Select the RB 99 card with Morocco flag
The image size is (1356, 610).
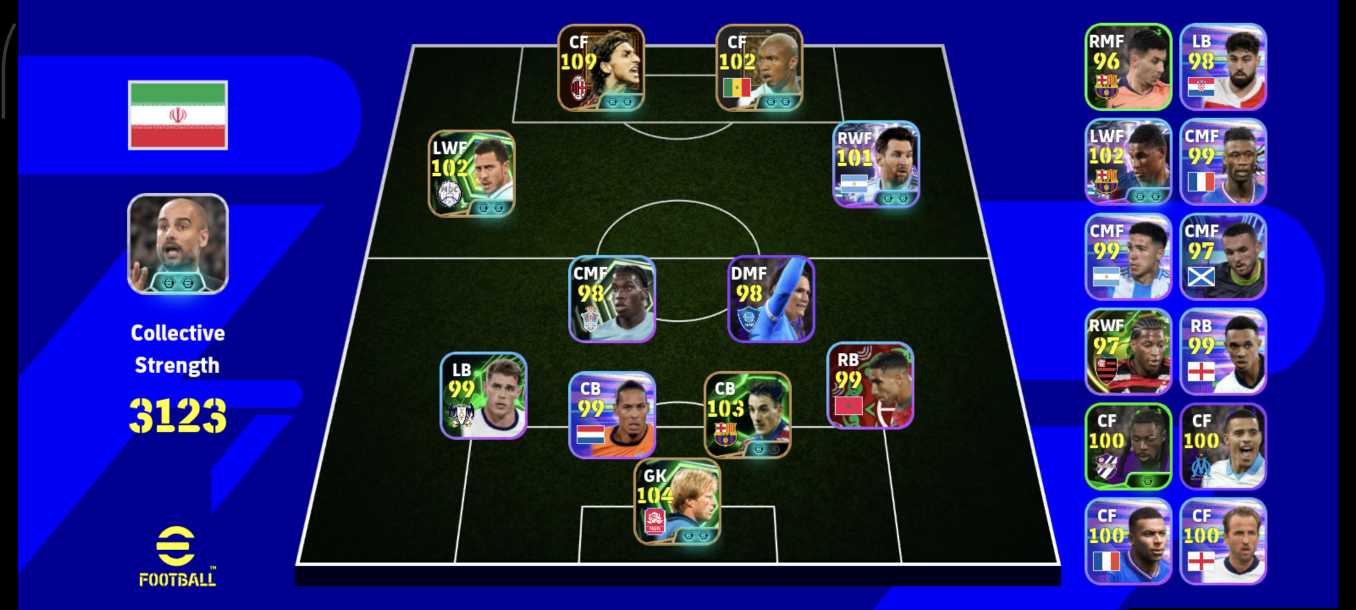[870, 385]
